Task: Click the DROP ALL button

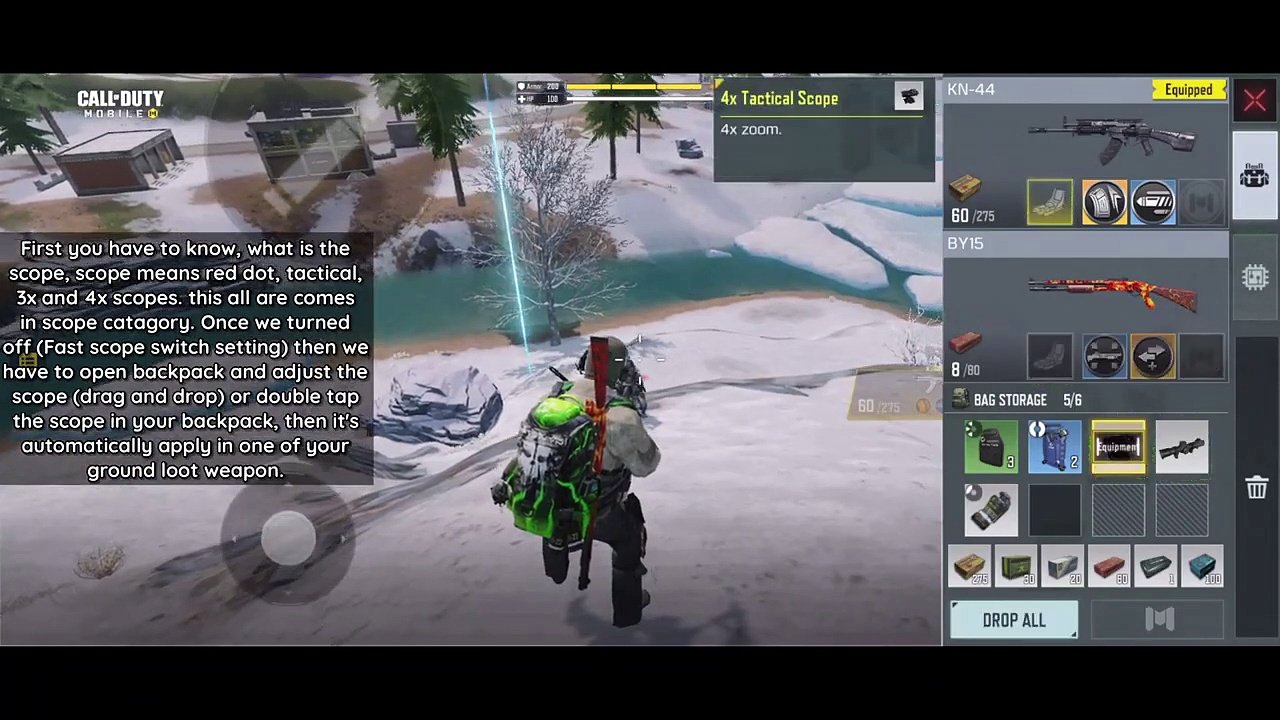Action: tap(1014, 620)
